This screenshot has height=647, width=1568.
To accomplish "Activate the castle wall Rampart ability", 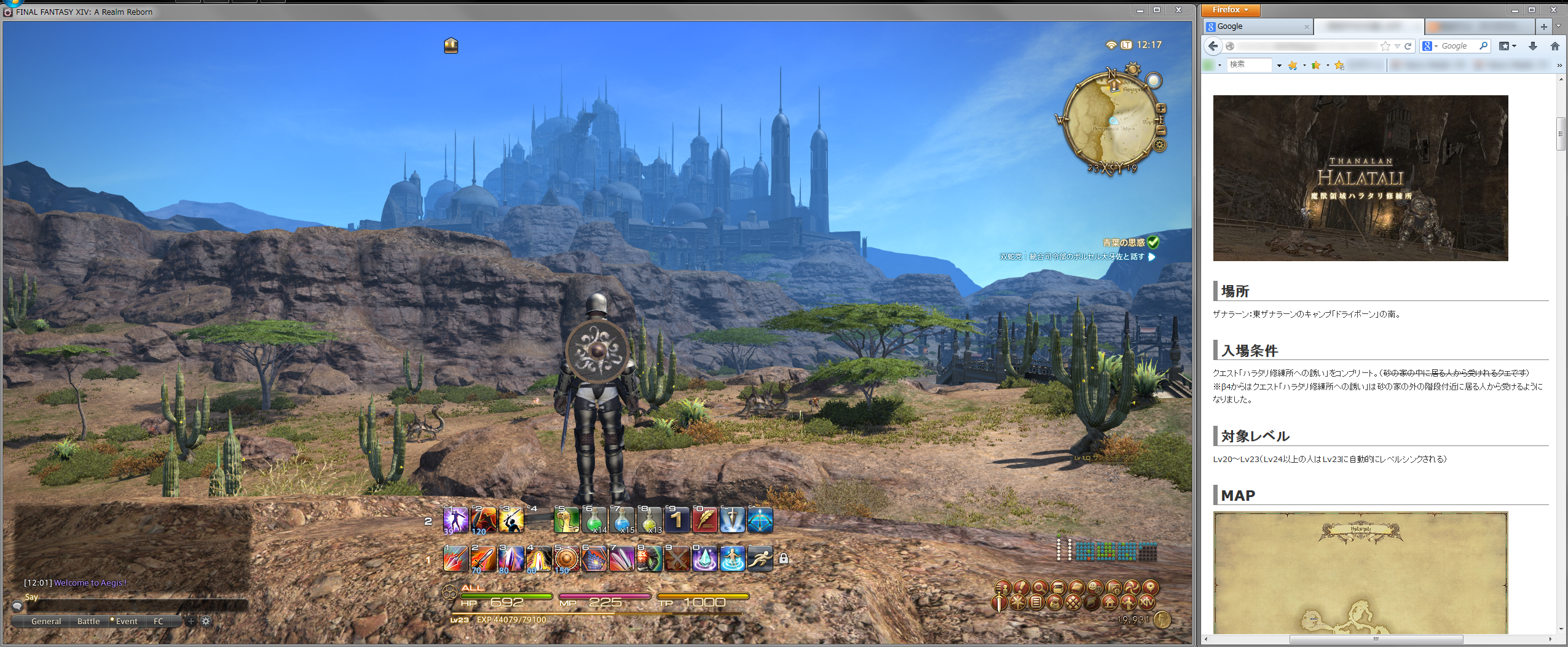I will 594,559.
